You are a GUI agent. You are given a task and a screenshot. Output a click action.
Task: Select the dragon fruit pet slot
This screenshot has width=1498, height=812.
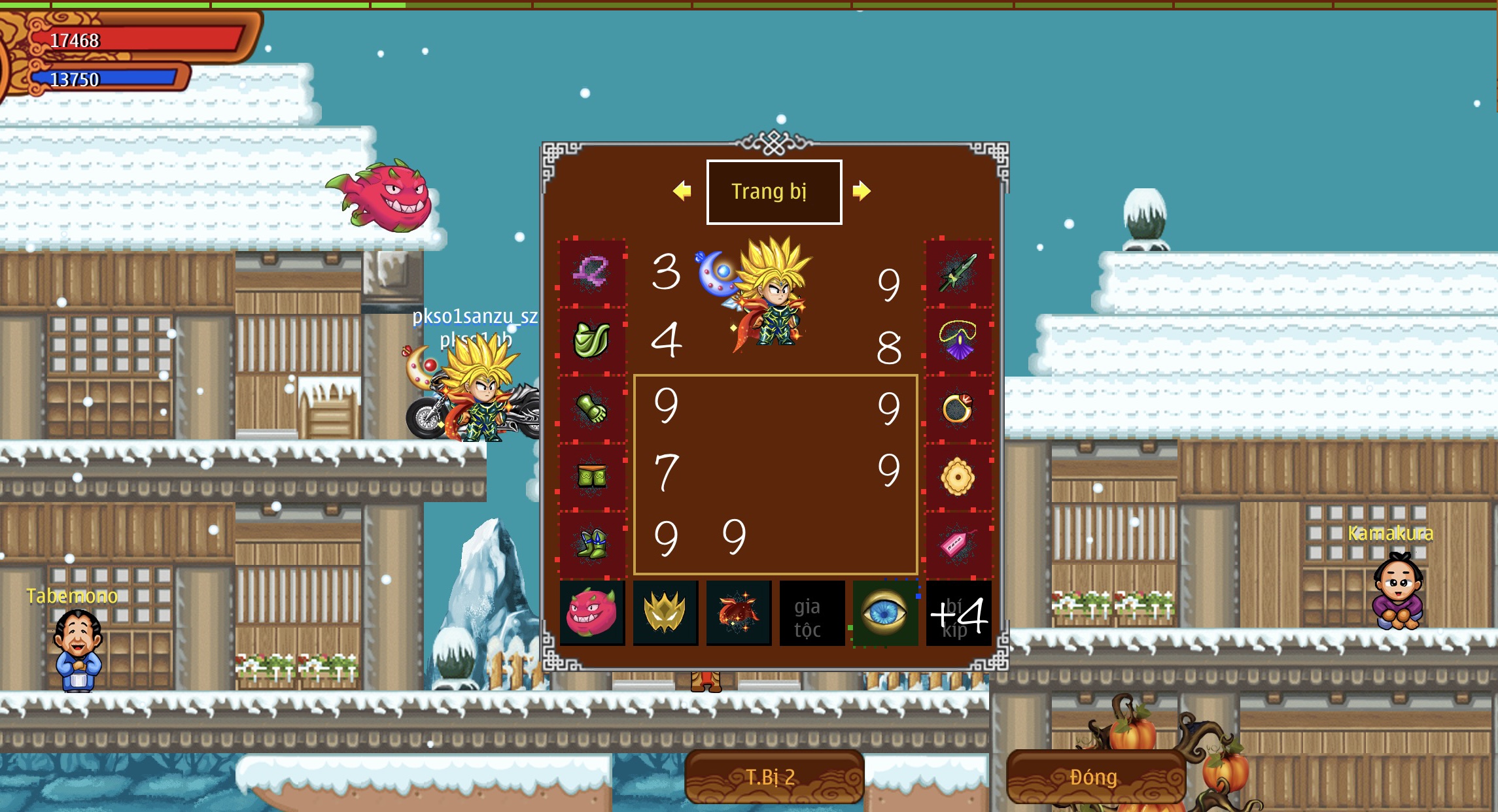pos(592,613)
